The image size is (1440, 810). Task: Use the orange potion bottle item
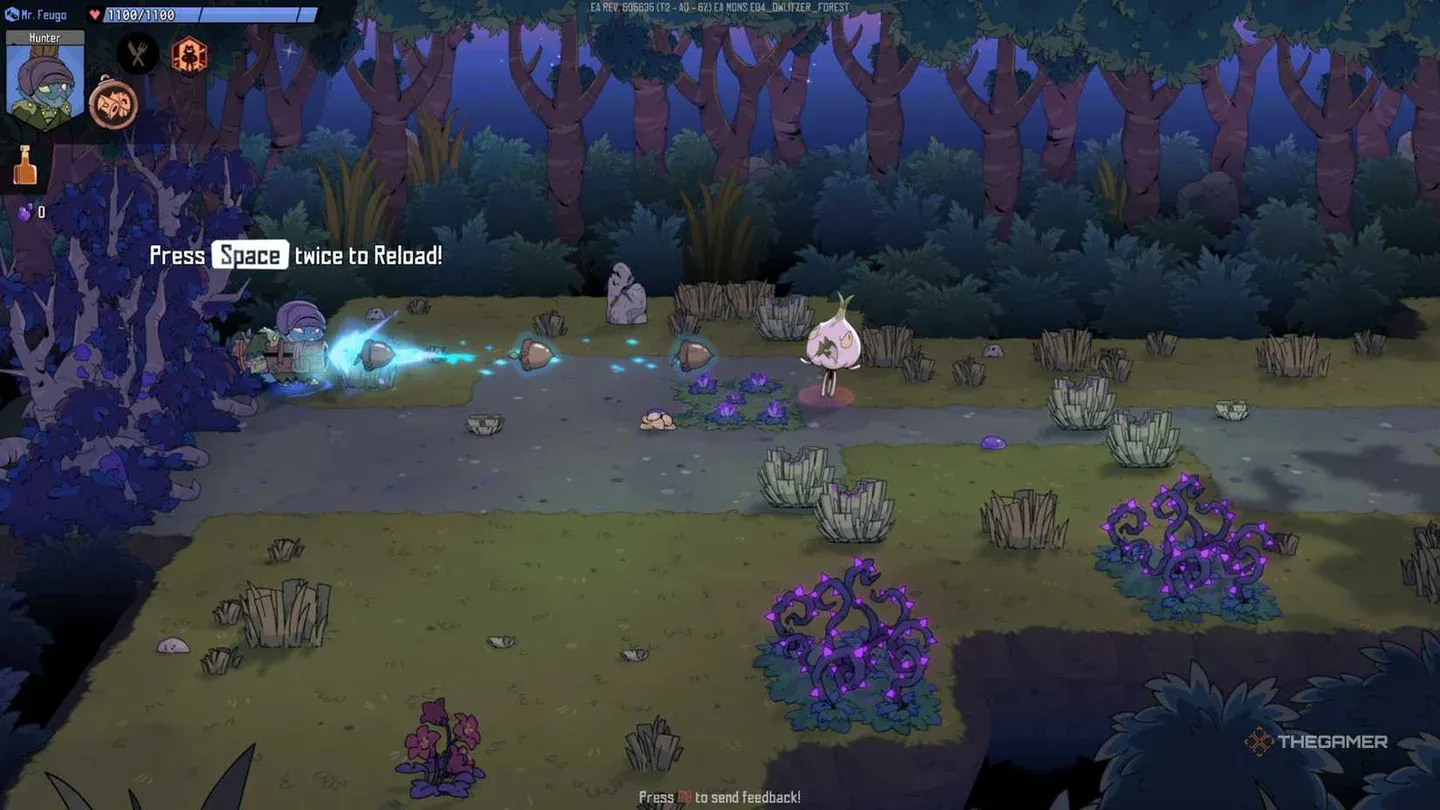pyautogui.click(x=25, y=167)
